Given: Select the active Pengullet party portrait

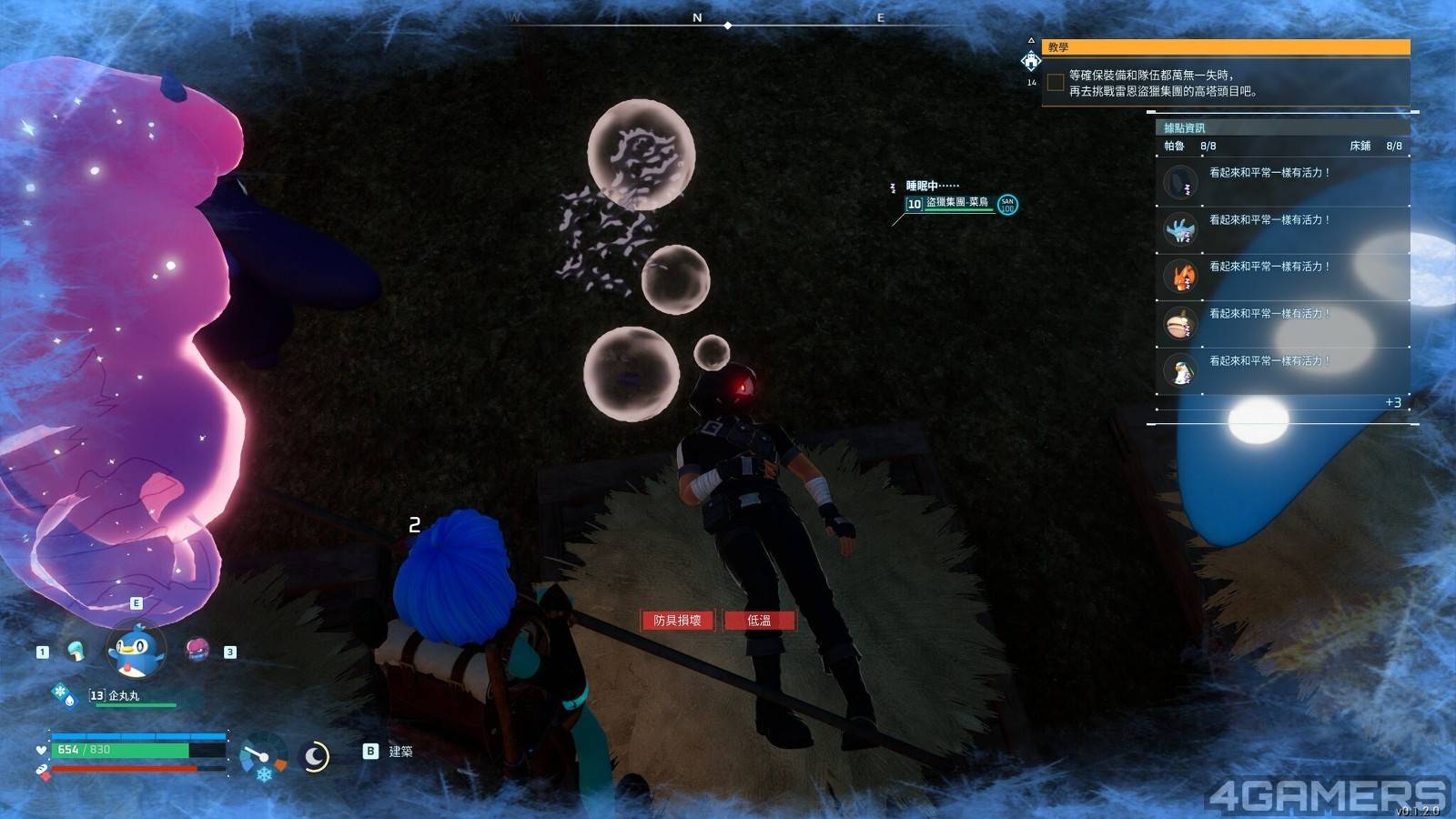Looking at the screenshot, I should (x=136, y=650).
